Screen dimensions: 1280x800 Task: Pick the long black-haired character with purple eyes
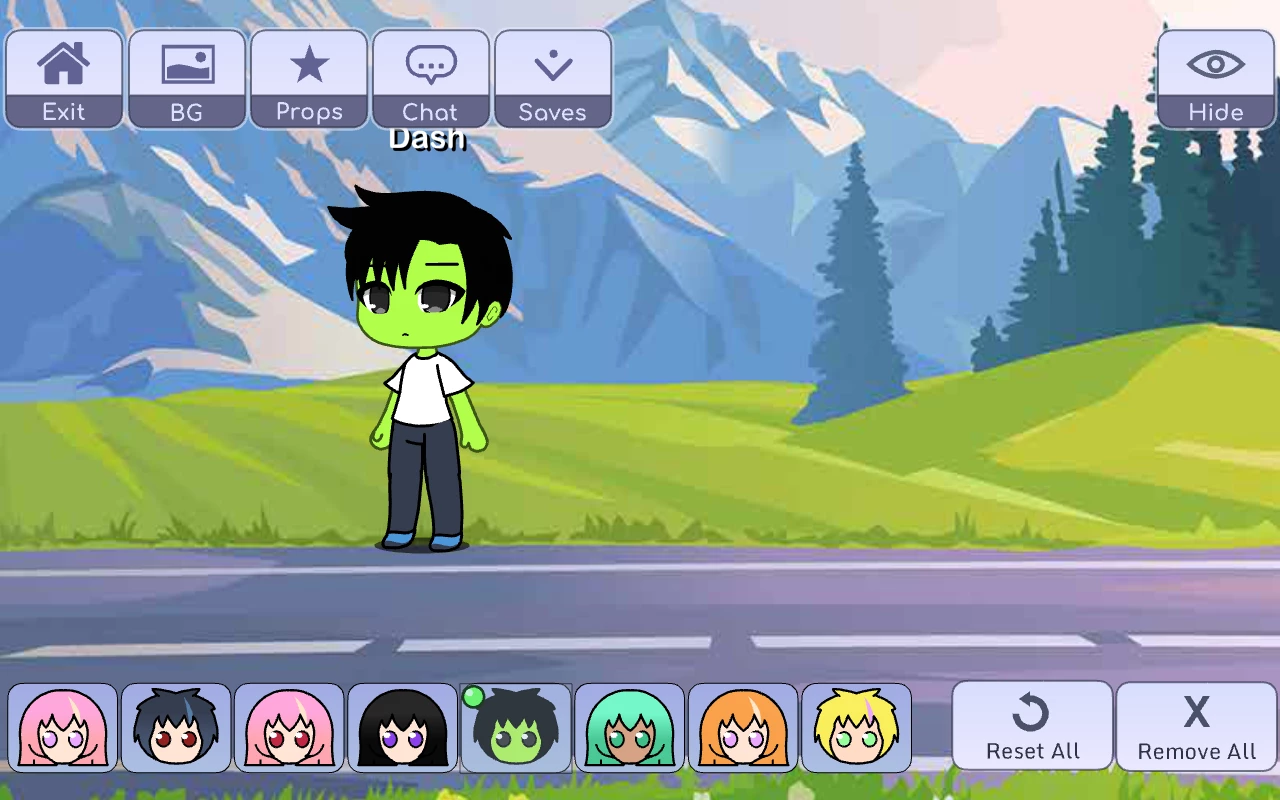point(403,728)
